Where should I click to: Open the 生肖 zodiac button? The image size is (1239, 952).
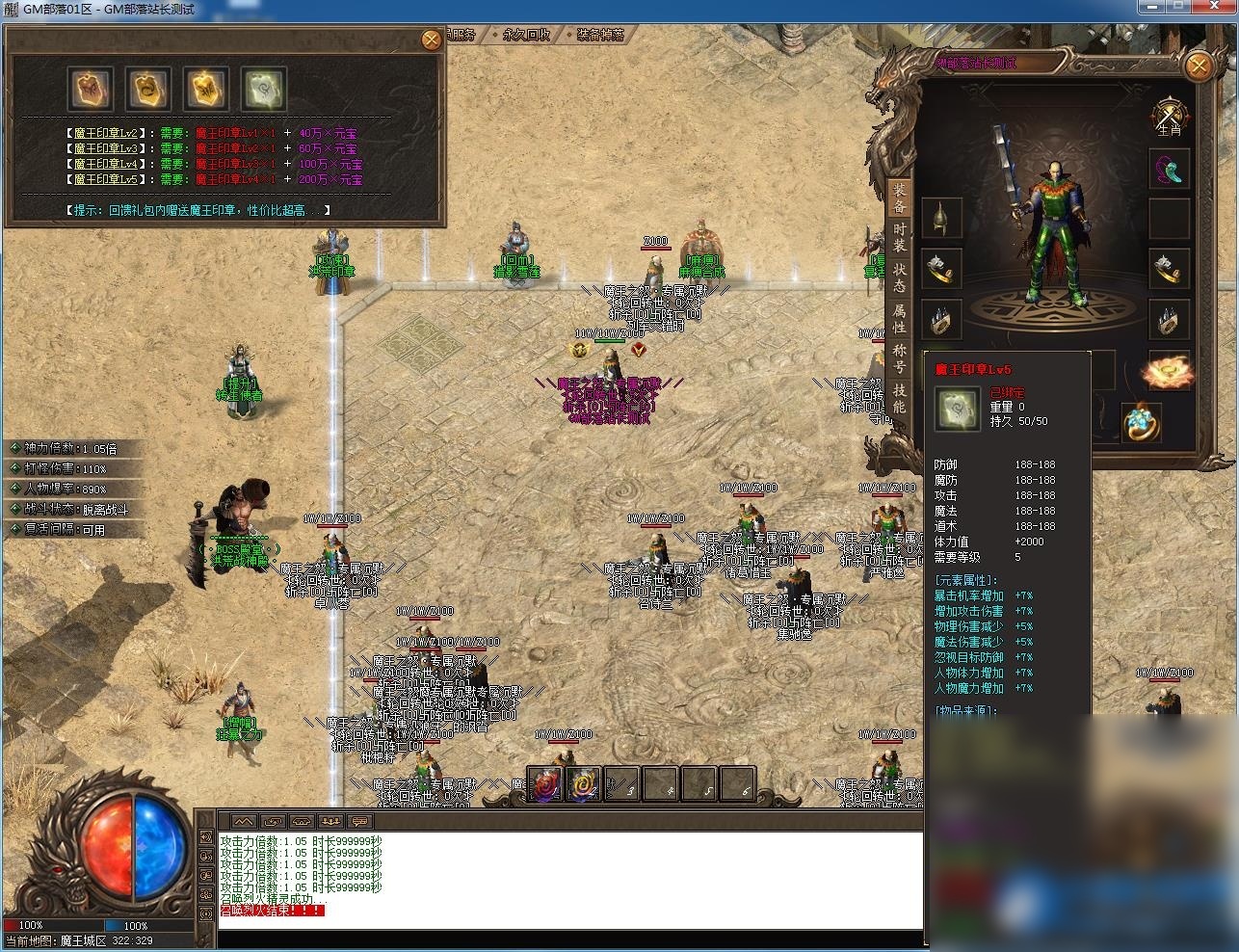(x=1169, y=118)
